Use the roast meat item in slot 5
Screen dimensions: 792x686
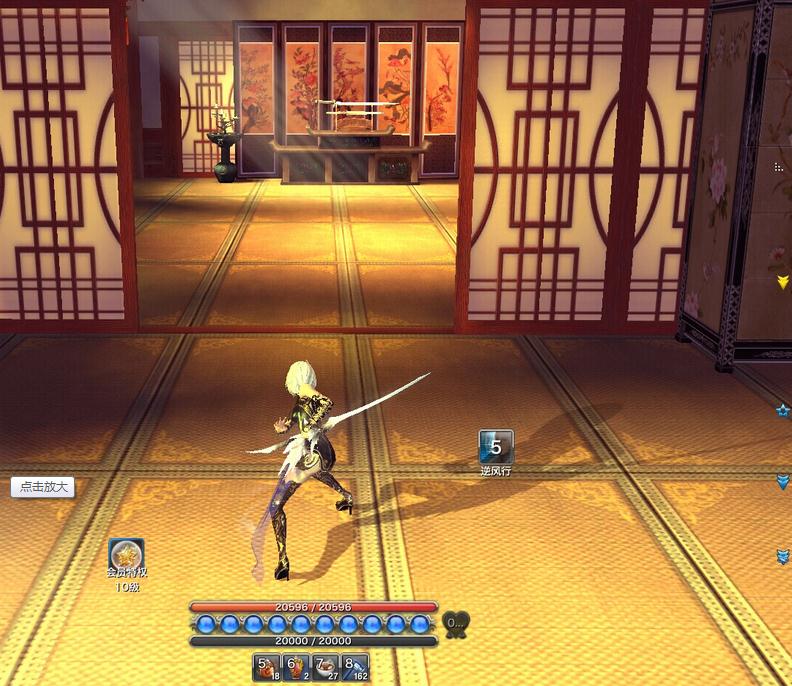(268, 667)
